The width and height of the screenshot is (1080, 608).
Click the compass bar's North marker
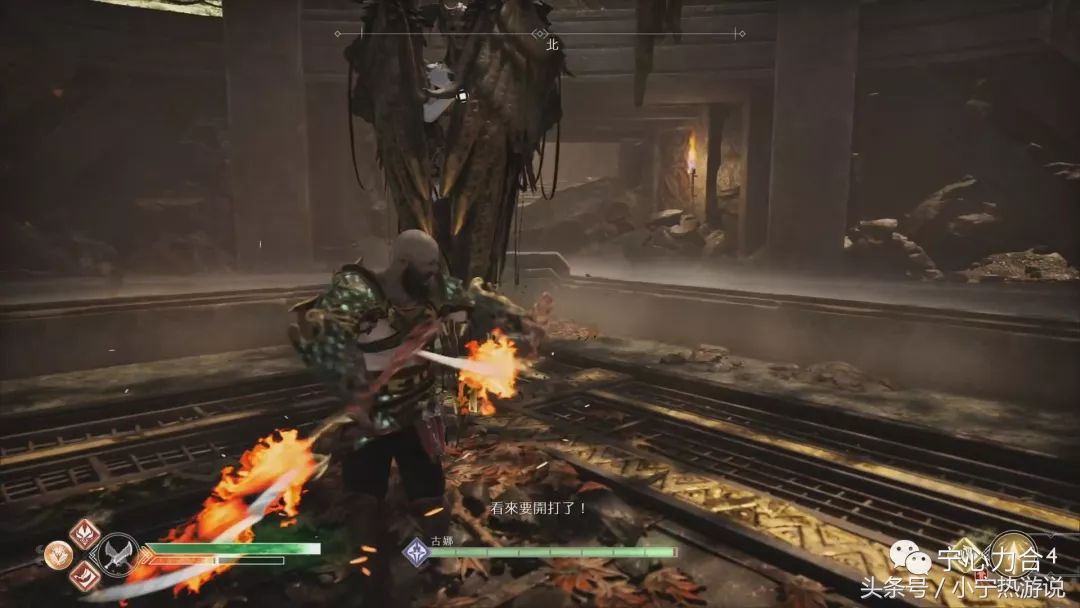coord(551,44)
